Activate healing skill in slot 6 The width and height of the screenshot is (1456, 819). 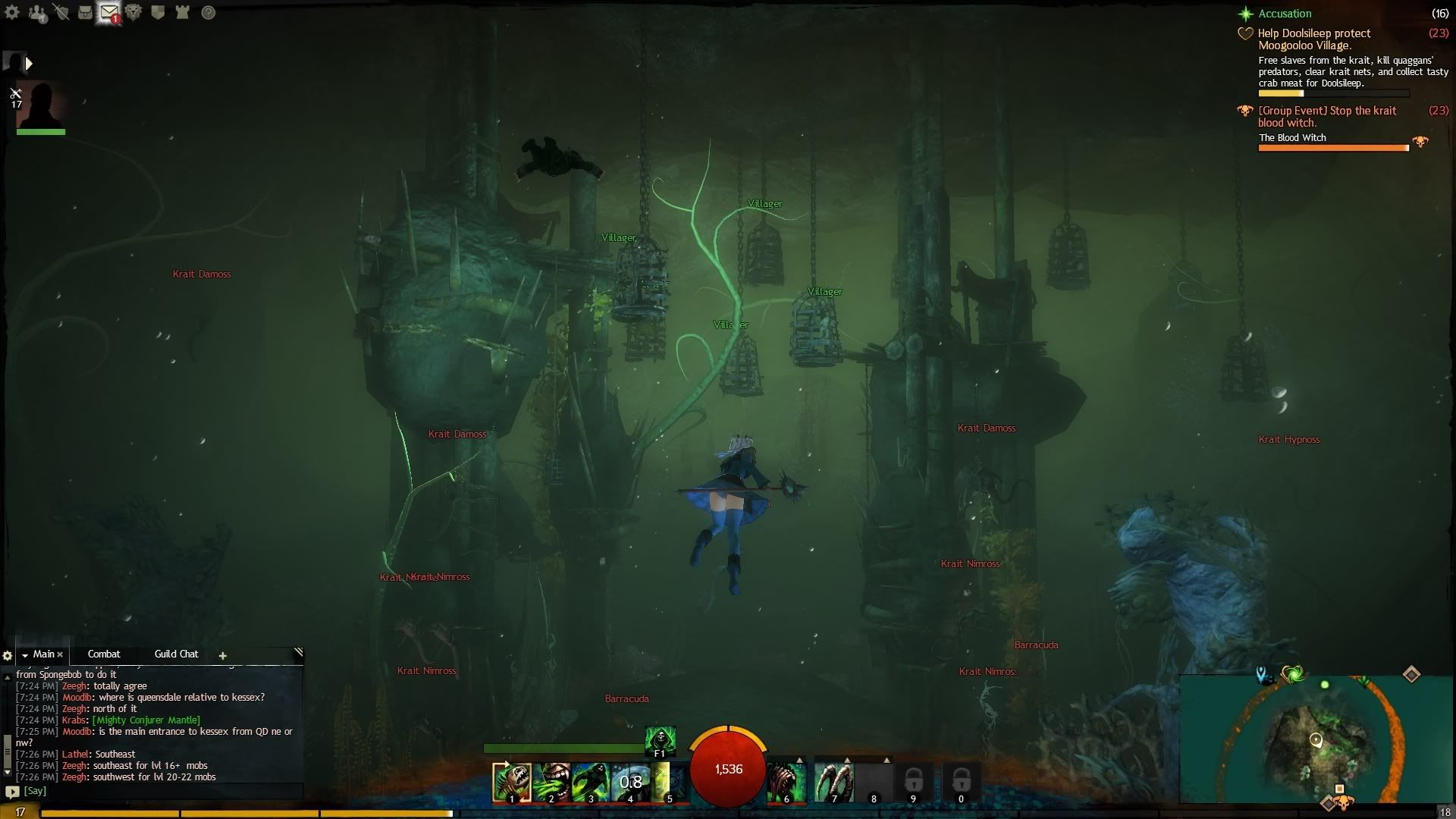(x=786, y=782)
